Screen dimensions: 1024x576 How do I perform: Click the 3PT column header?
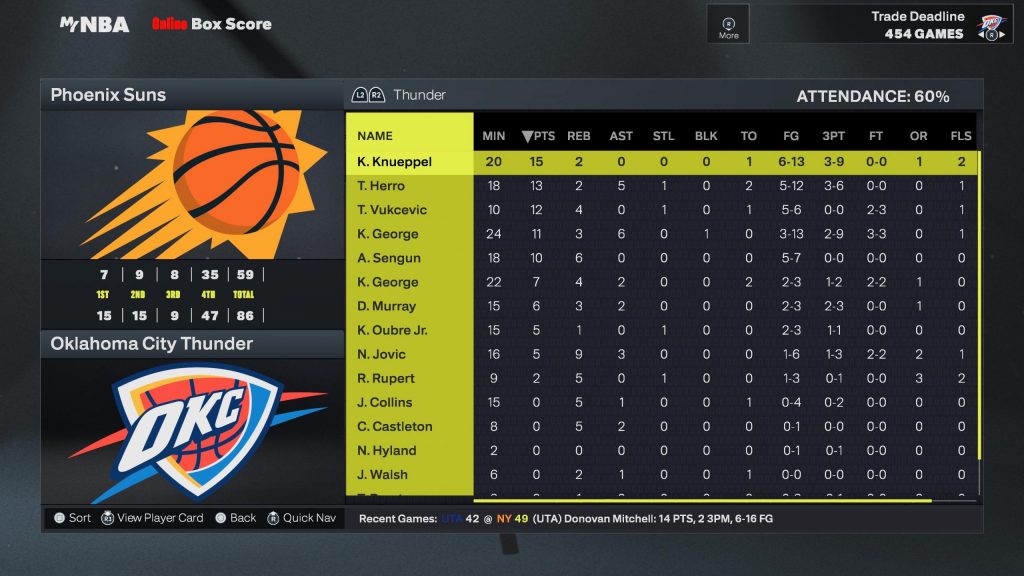(x=832, y=136)
